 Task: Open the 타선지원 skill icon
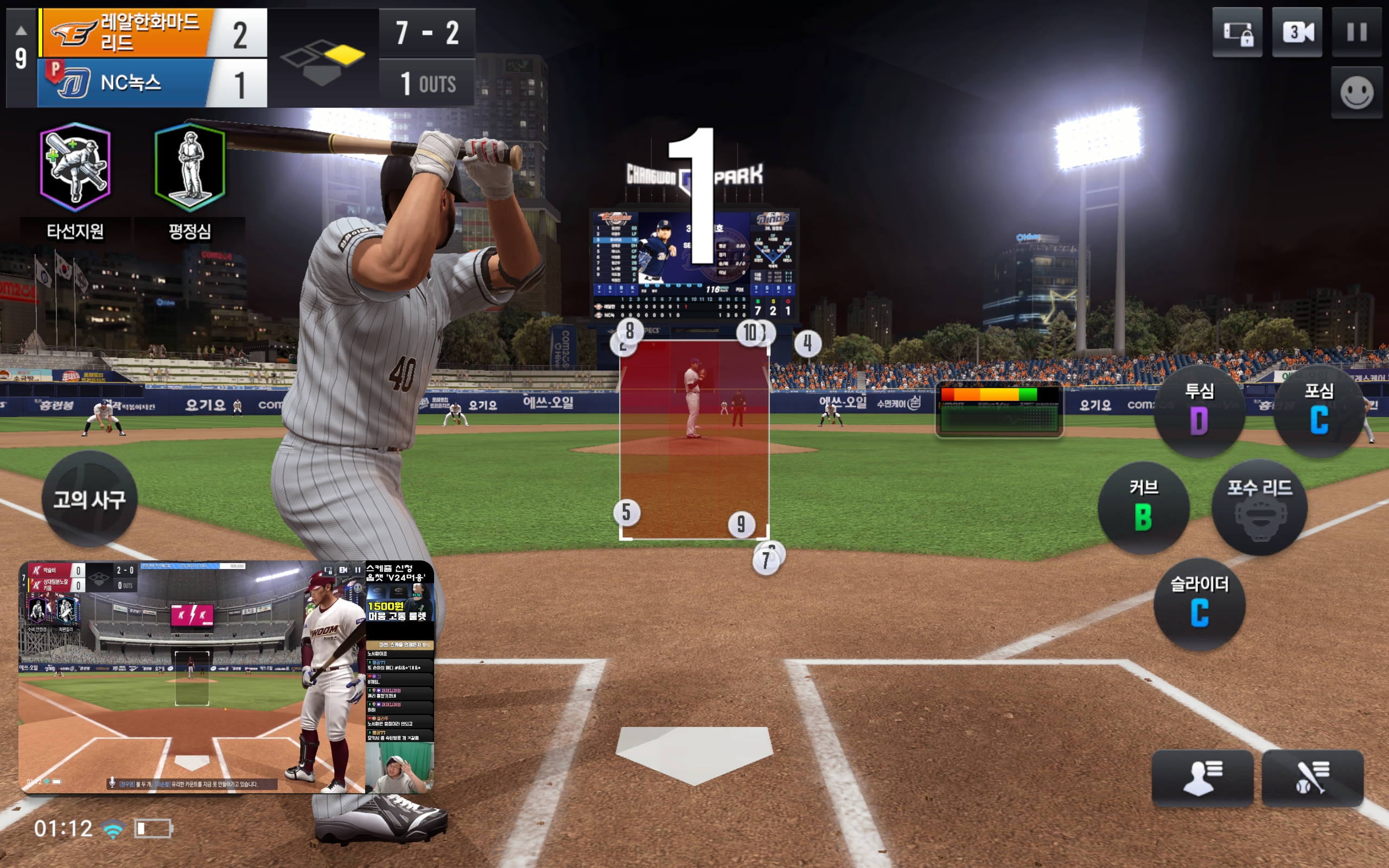(x=75, y=167)
